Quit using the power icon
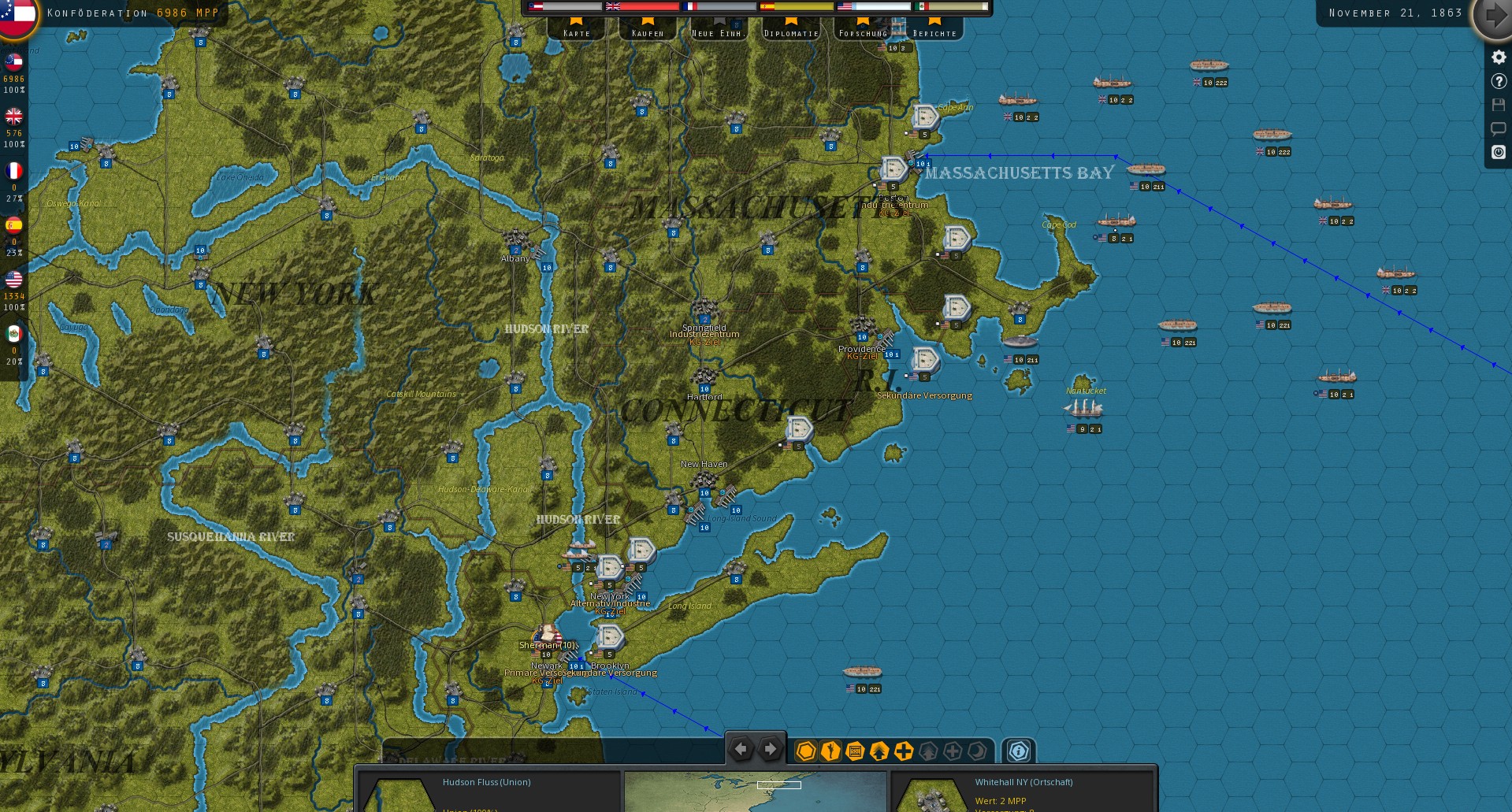 click(x=1499, y=152)
